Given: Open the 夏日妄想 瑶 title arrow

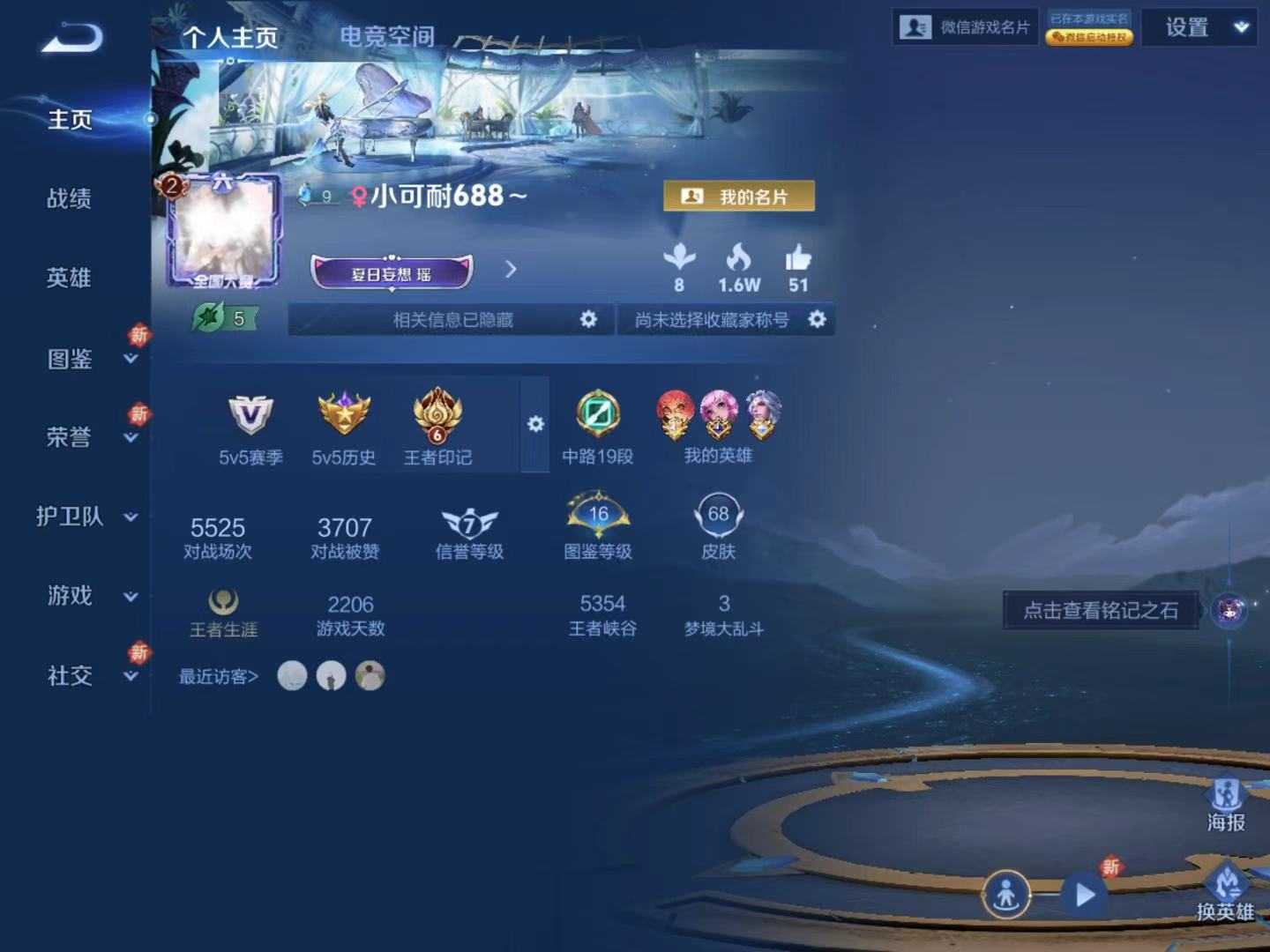Looking at the screenshot, I should click(x=512, y=271).
